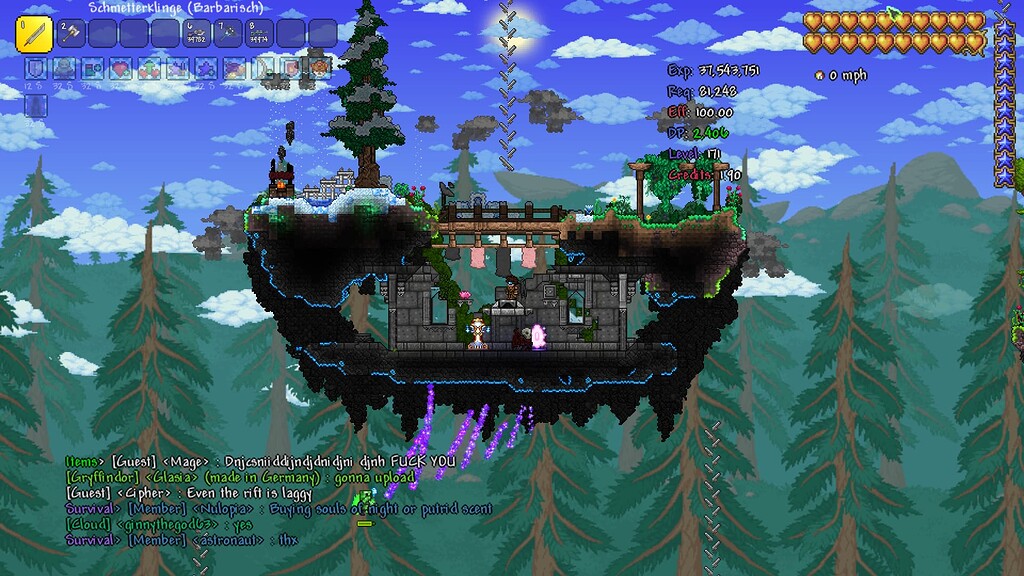Click the green arrow hearts buff icon
Screen dimensions: 1024x576
click(150, 69)
